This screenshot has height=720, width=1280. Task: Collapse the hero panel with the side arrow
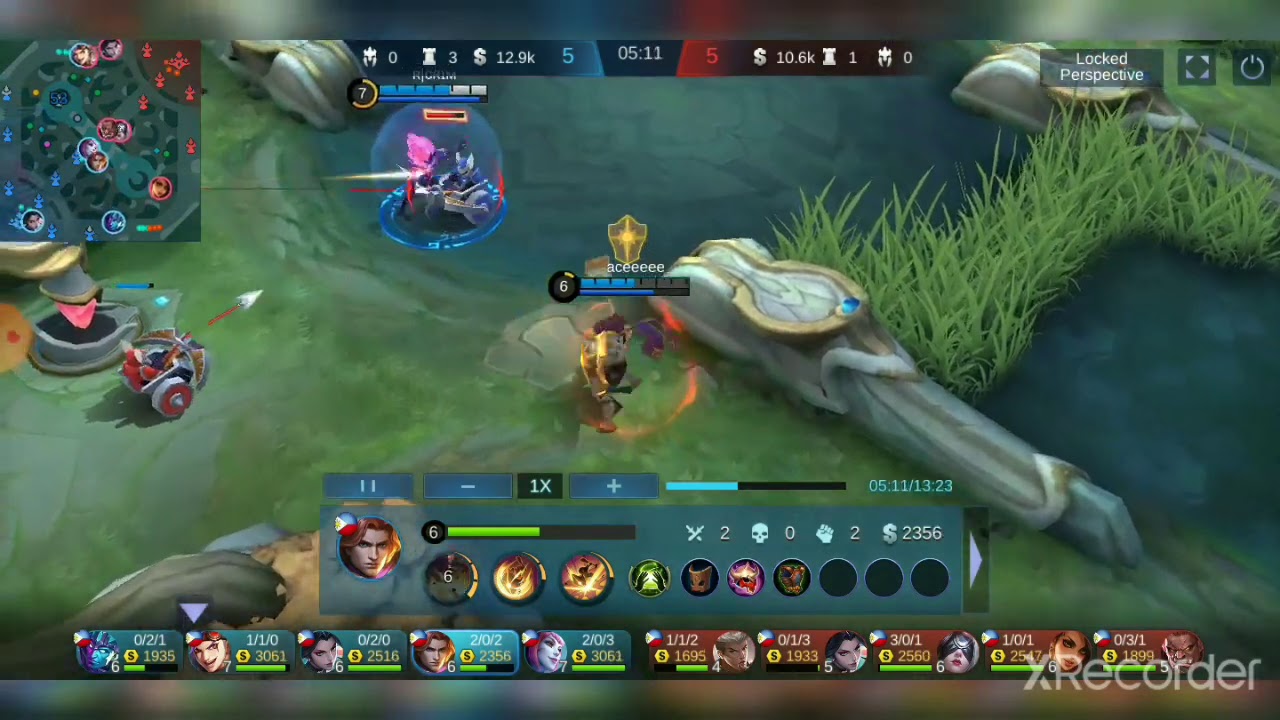click(975, 561)
